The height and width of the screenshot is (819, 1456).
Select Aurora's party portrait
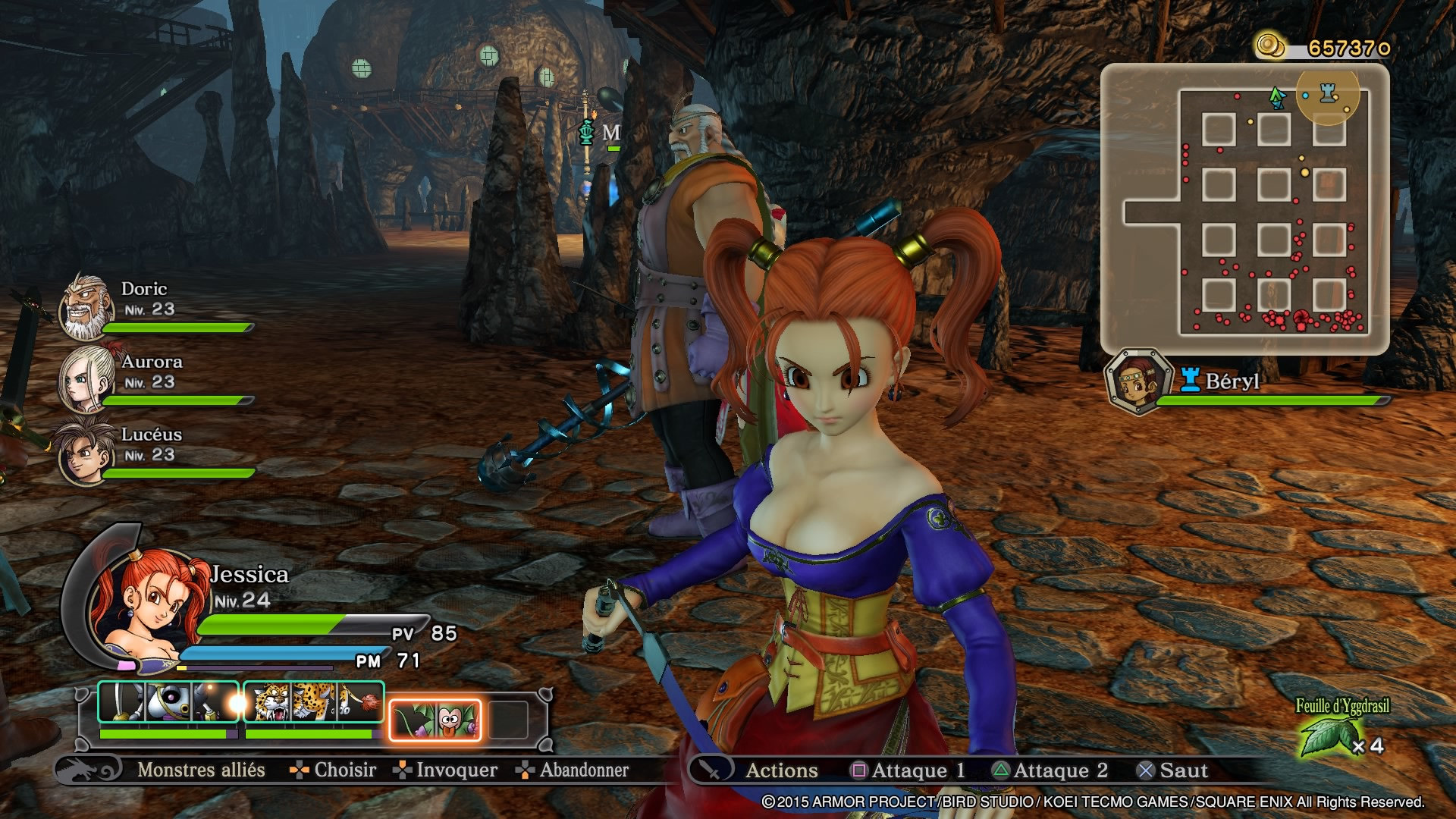(x=86, y=378)
